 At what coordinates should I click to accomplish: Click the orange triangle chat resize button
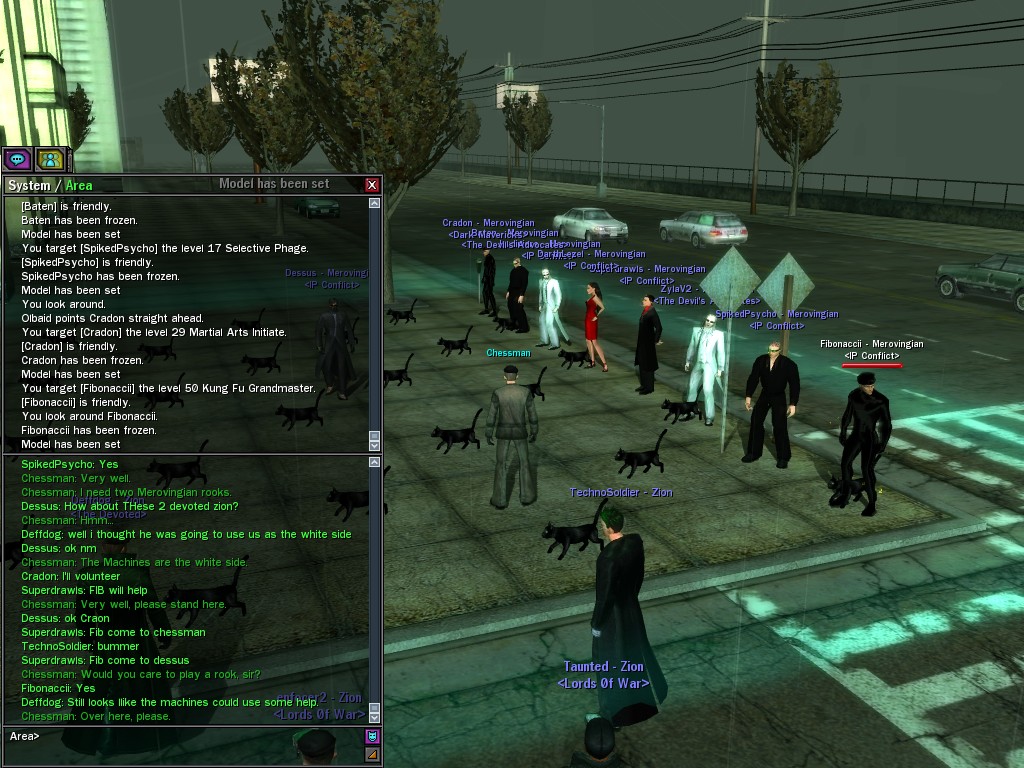coord(372,754)
